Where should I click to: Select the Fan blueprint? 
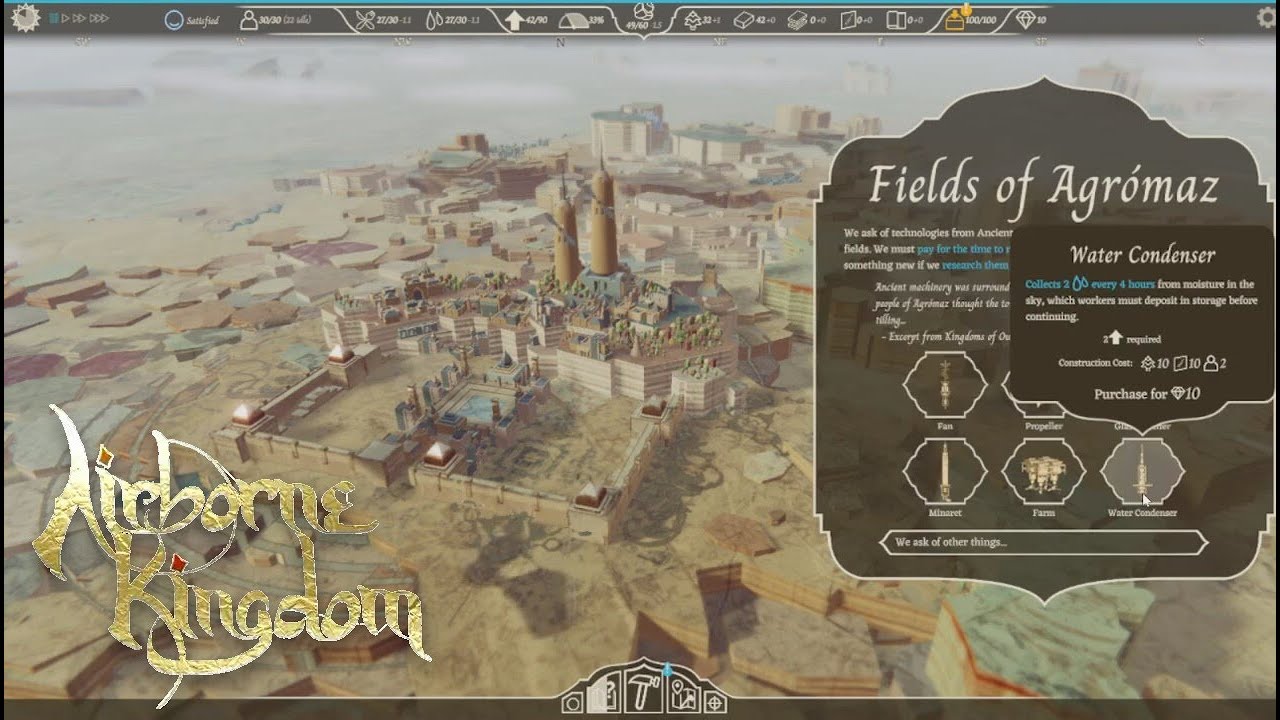[x=945, y=385]
